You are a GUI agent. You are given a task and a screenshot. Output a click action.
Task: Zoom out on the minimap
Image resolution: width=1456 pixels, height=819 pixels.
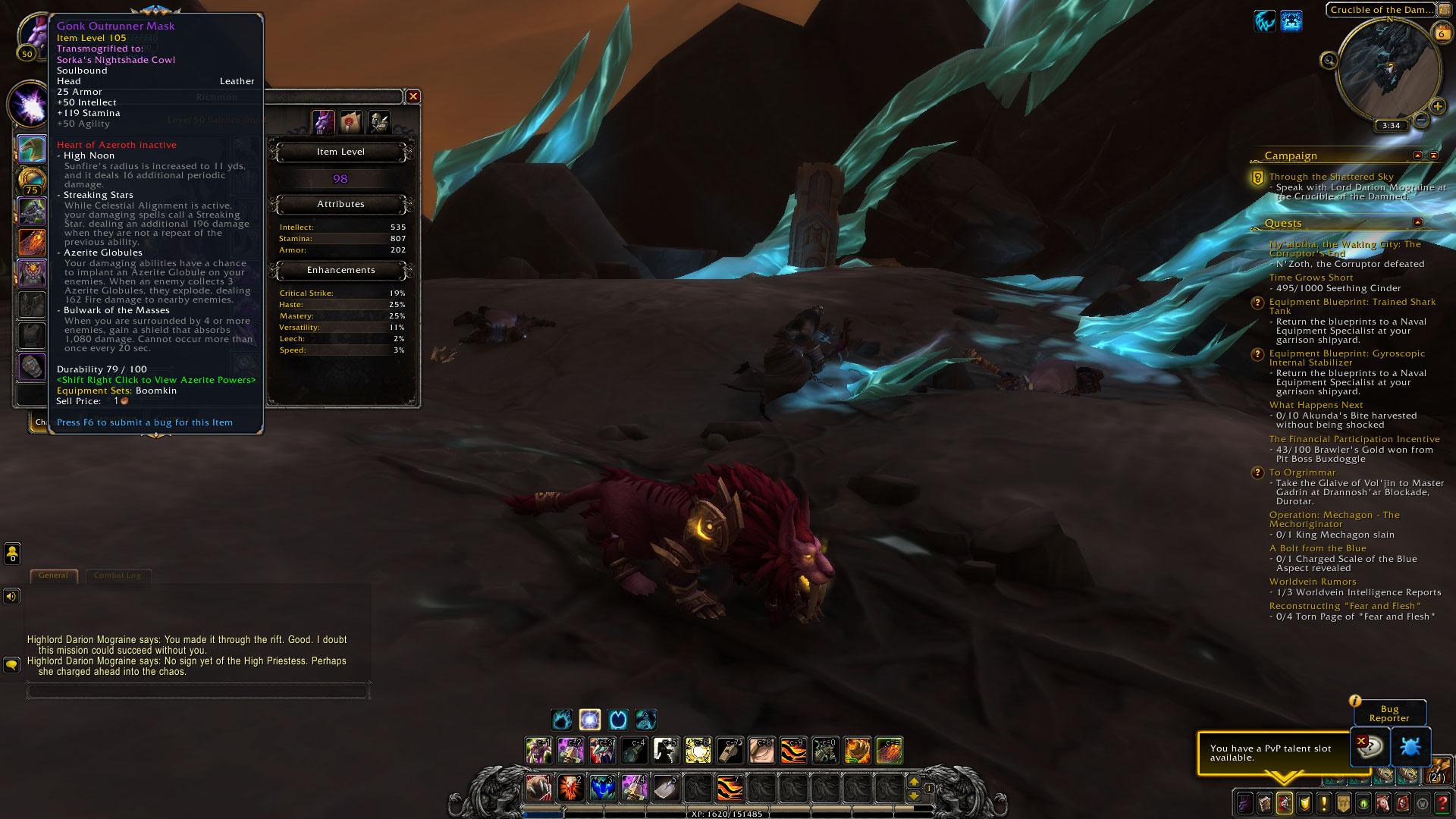click(1421, 120)
